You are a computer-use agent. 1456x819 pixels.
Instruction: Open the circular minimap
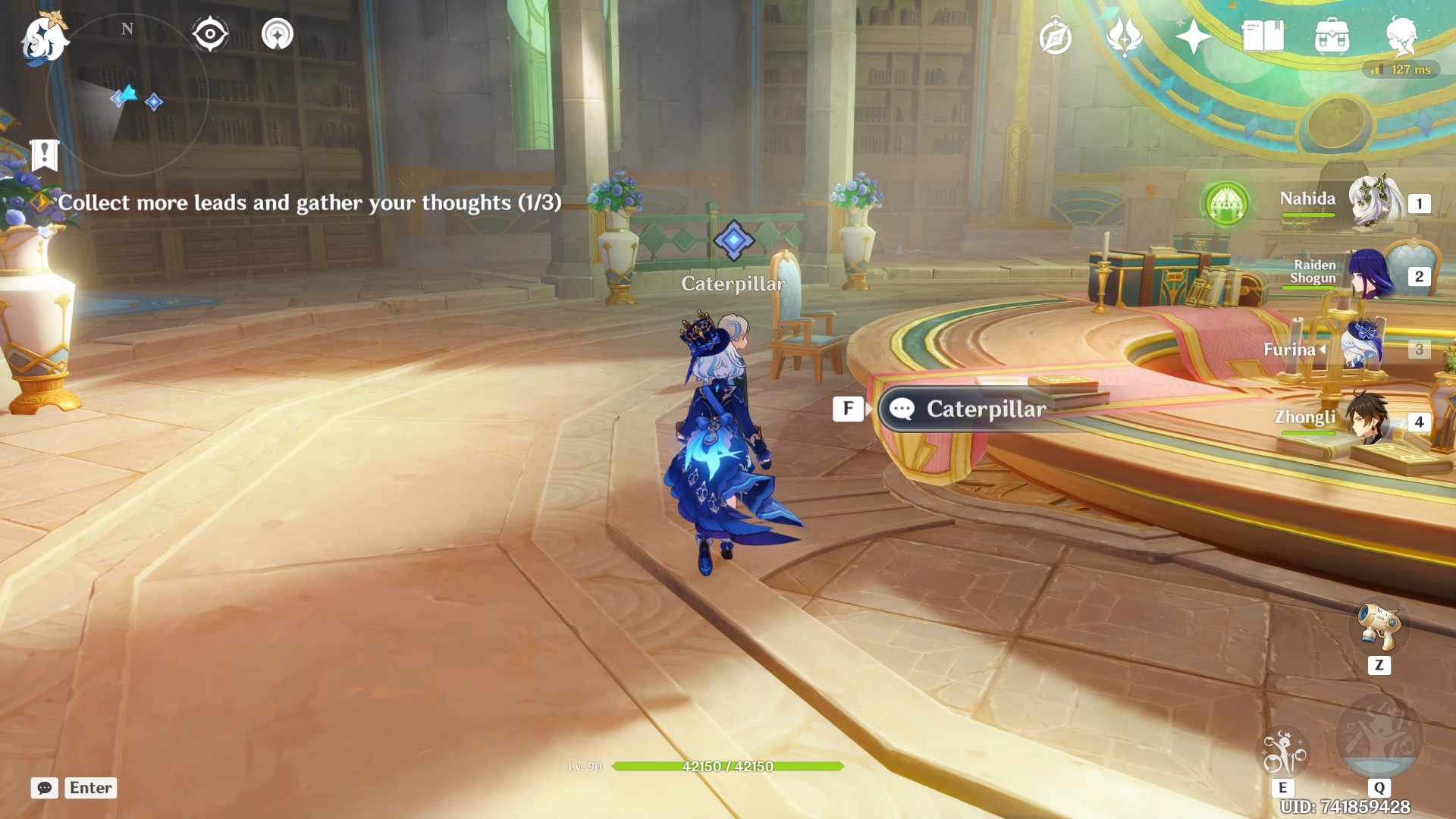pyautogui.click(x=127, y=95)
